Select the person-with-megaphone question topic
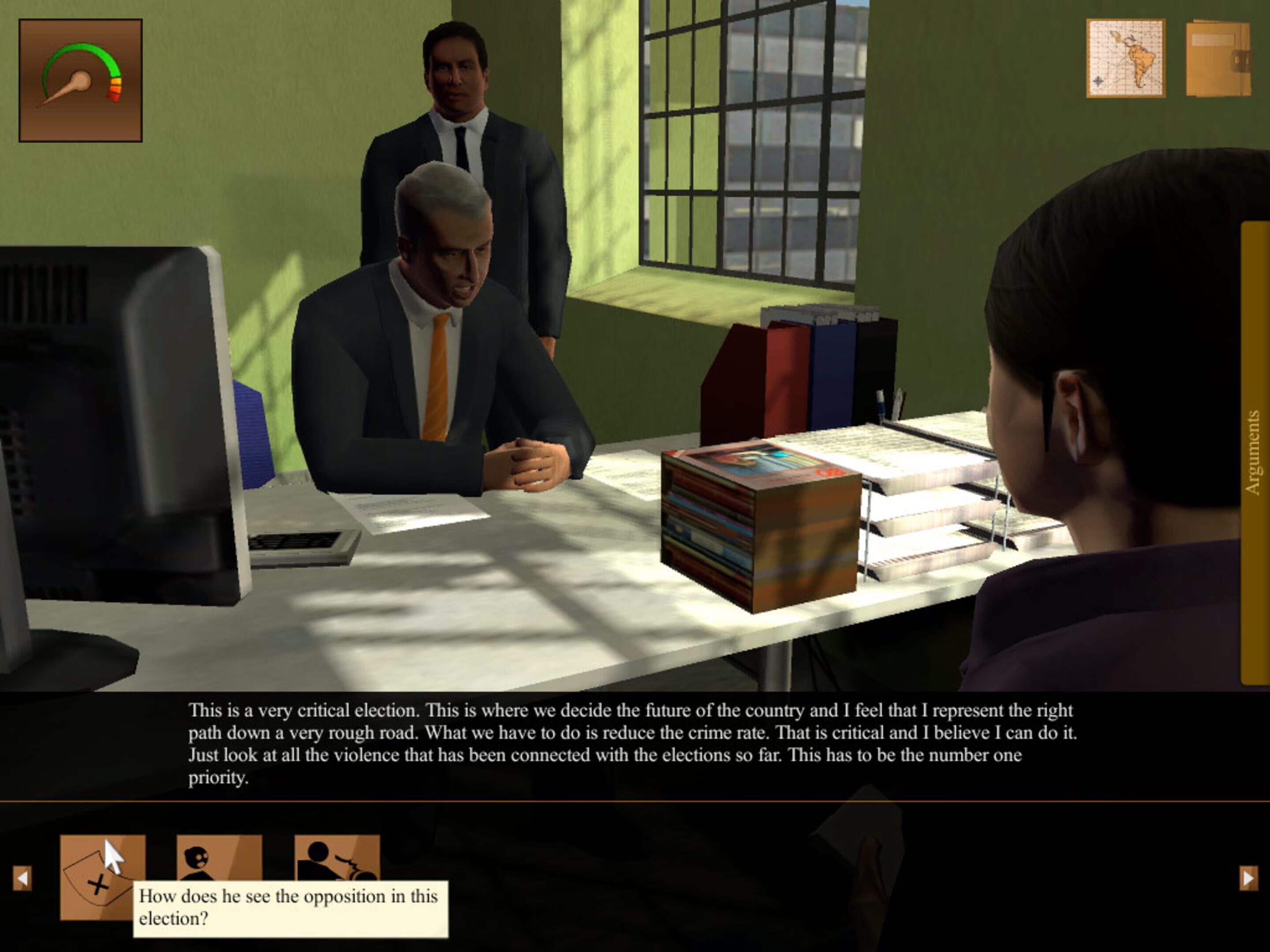 [336, 857]
